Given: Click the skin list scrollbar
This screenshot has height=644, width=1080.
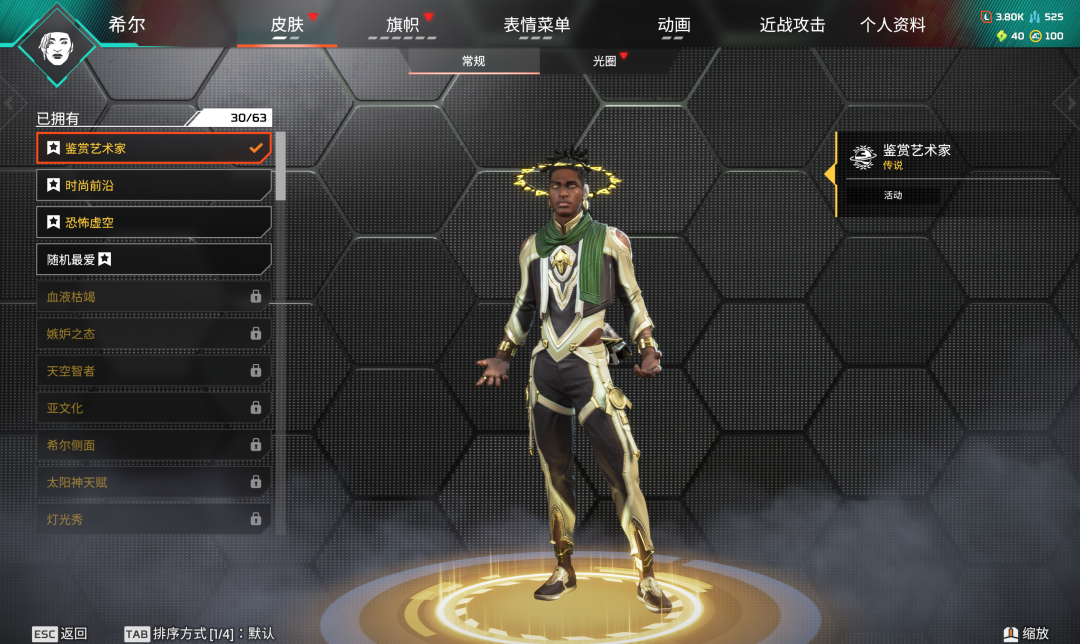Looking at the screenshot, I should click(x=281, y=166).
